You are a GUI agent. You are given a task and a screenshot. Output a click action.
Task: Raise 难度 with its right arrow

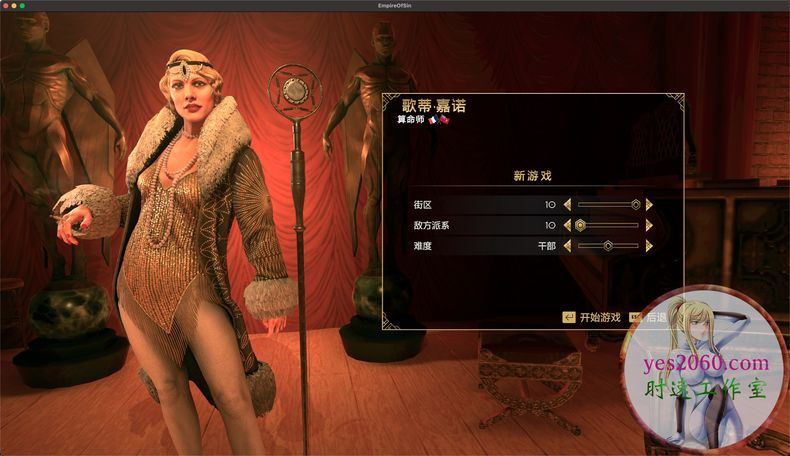[x=649, y=245]
